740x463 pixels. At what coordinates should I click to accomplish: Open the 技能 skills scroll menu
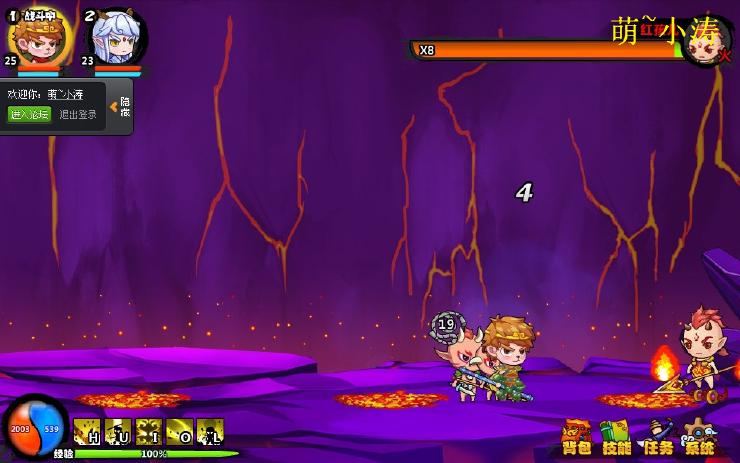pos(617,437)
